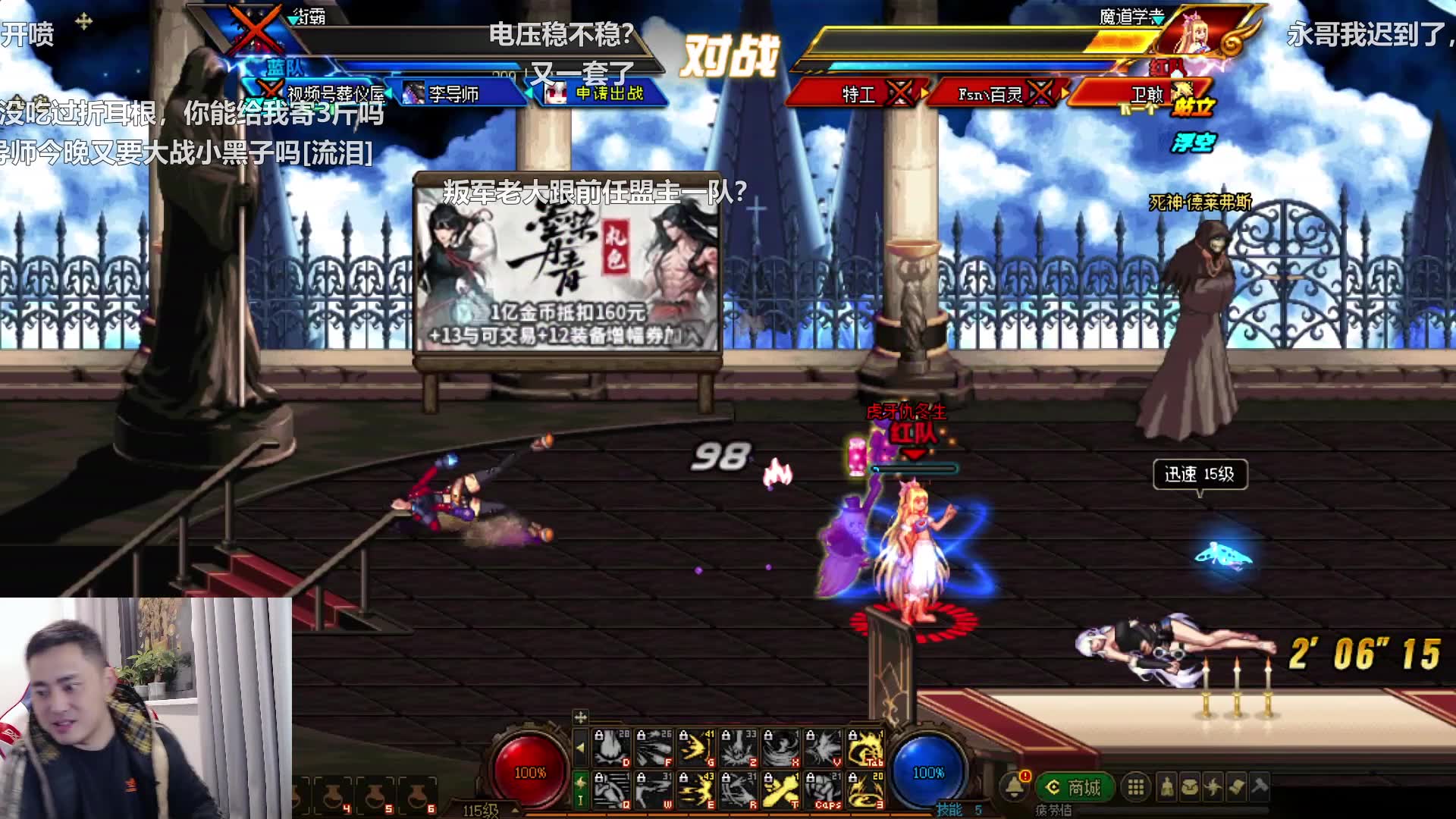The width and height of the screenshot is (1456, 819).
Task: Open the grid menu button
Action: tap(1135, 787)
